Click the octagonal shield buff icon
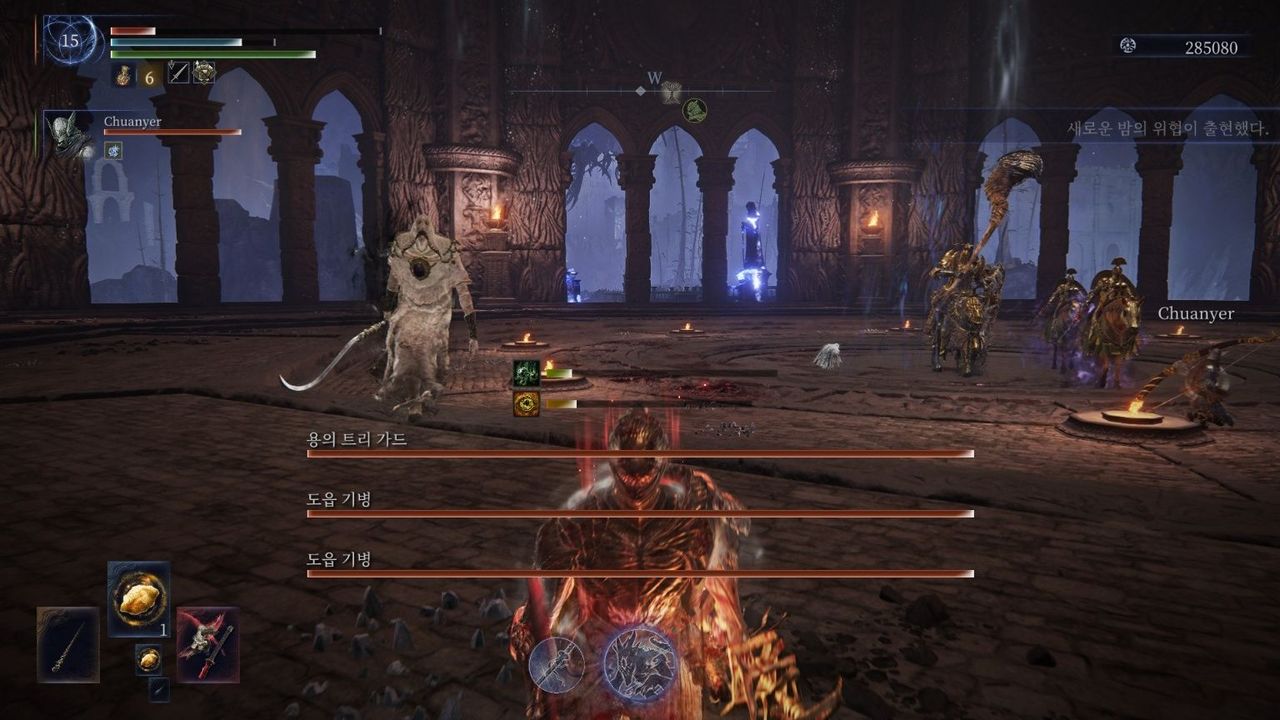 pyautogui.click(x=204, y=72)
